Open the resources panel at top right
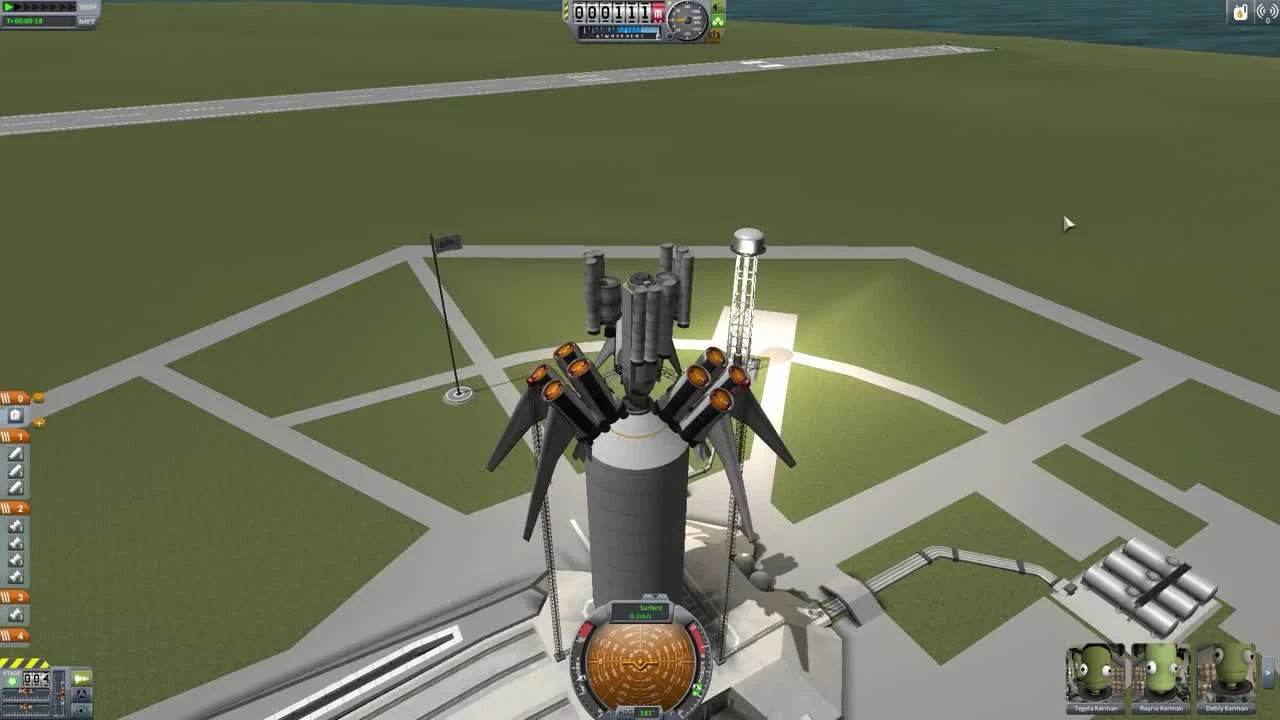Viewport: 1280px width, 720px height. pyautogui.click(x=1241, y=12)
